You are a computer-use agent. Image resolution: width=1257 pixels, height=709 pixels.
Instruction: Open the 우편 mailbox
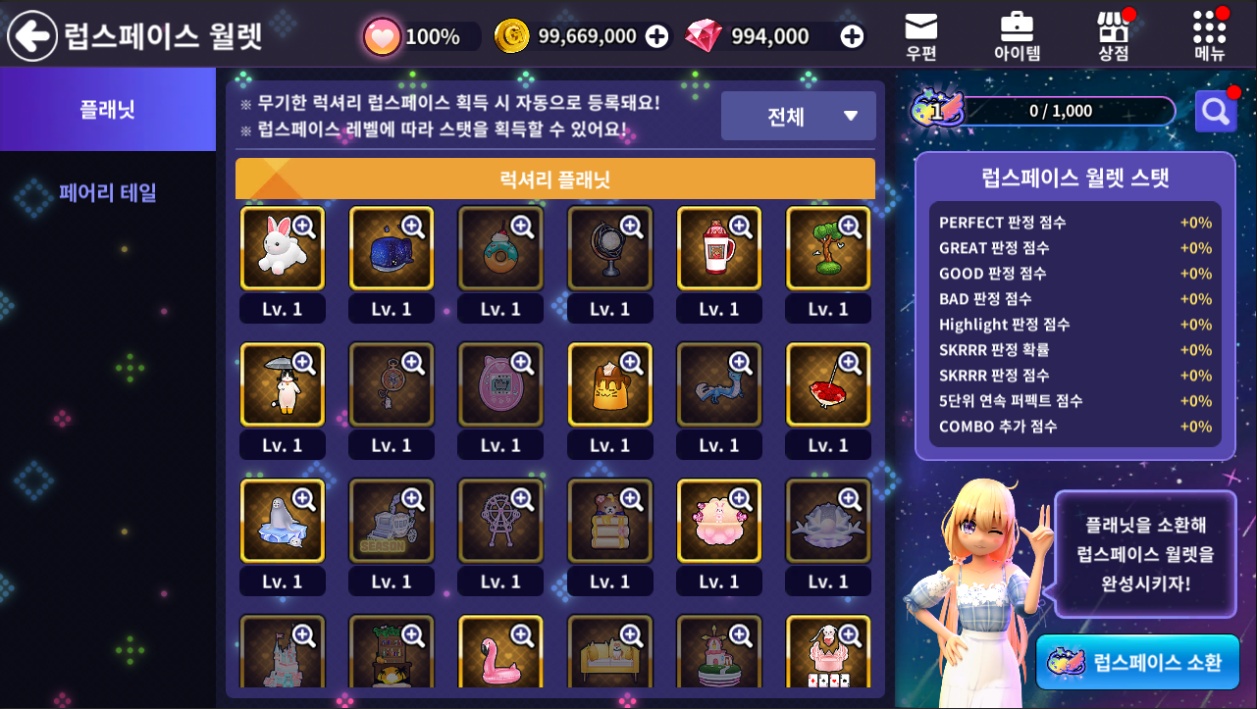click(921, 36)
